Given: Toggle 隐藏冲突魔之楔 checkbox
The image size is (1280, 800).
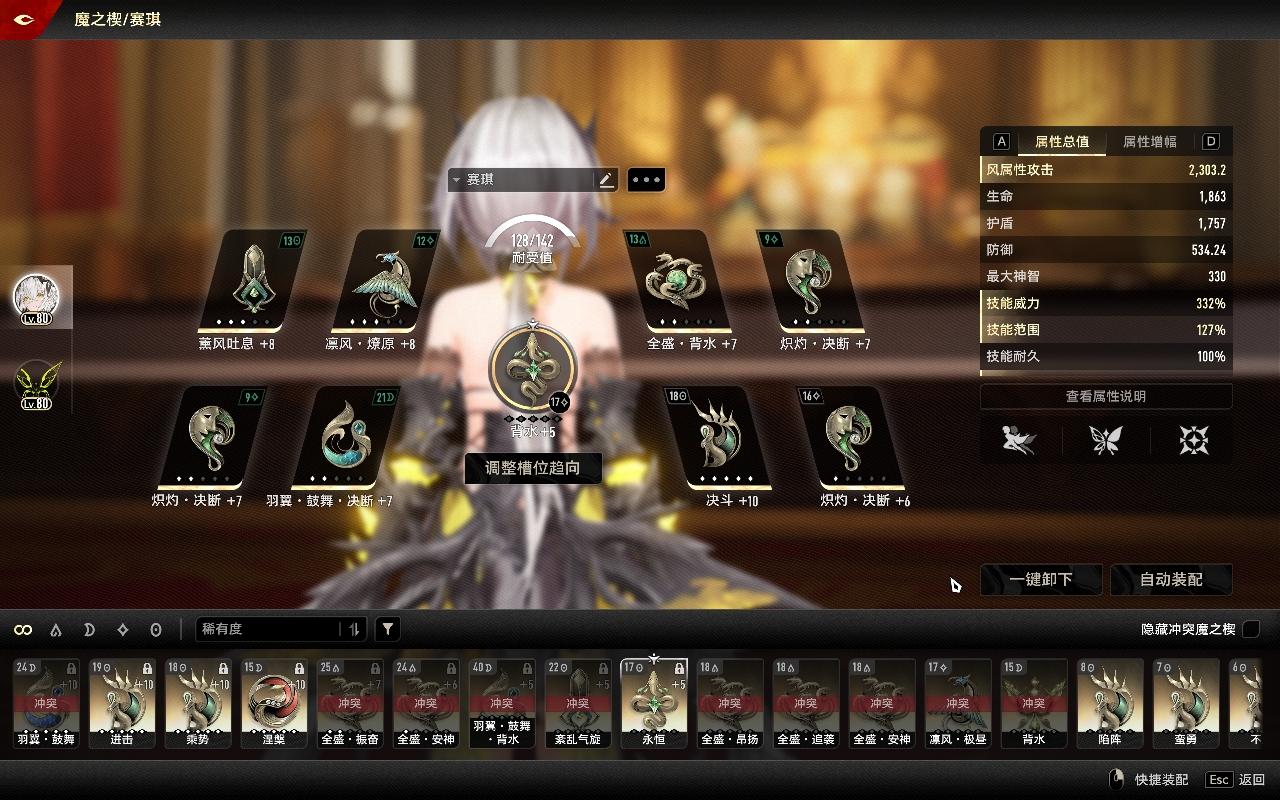Looking at the screenshot, I should (1251, 629).
